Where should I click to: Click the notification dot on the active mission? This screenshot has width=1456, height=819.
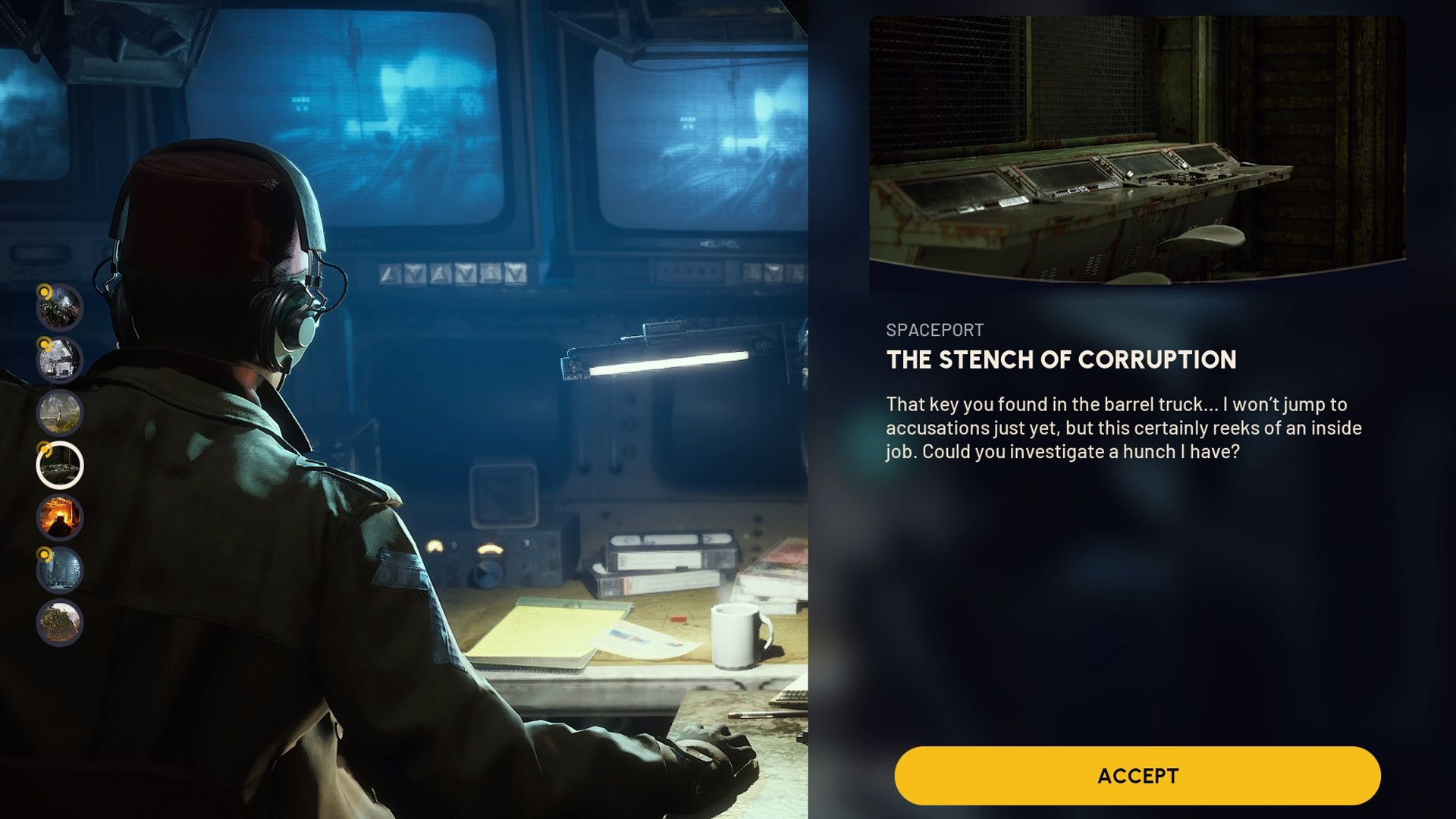pyautogui.click(x=45, y=450)
